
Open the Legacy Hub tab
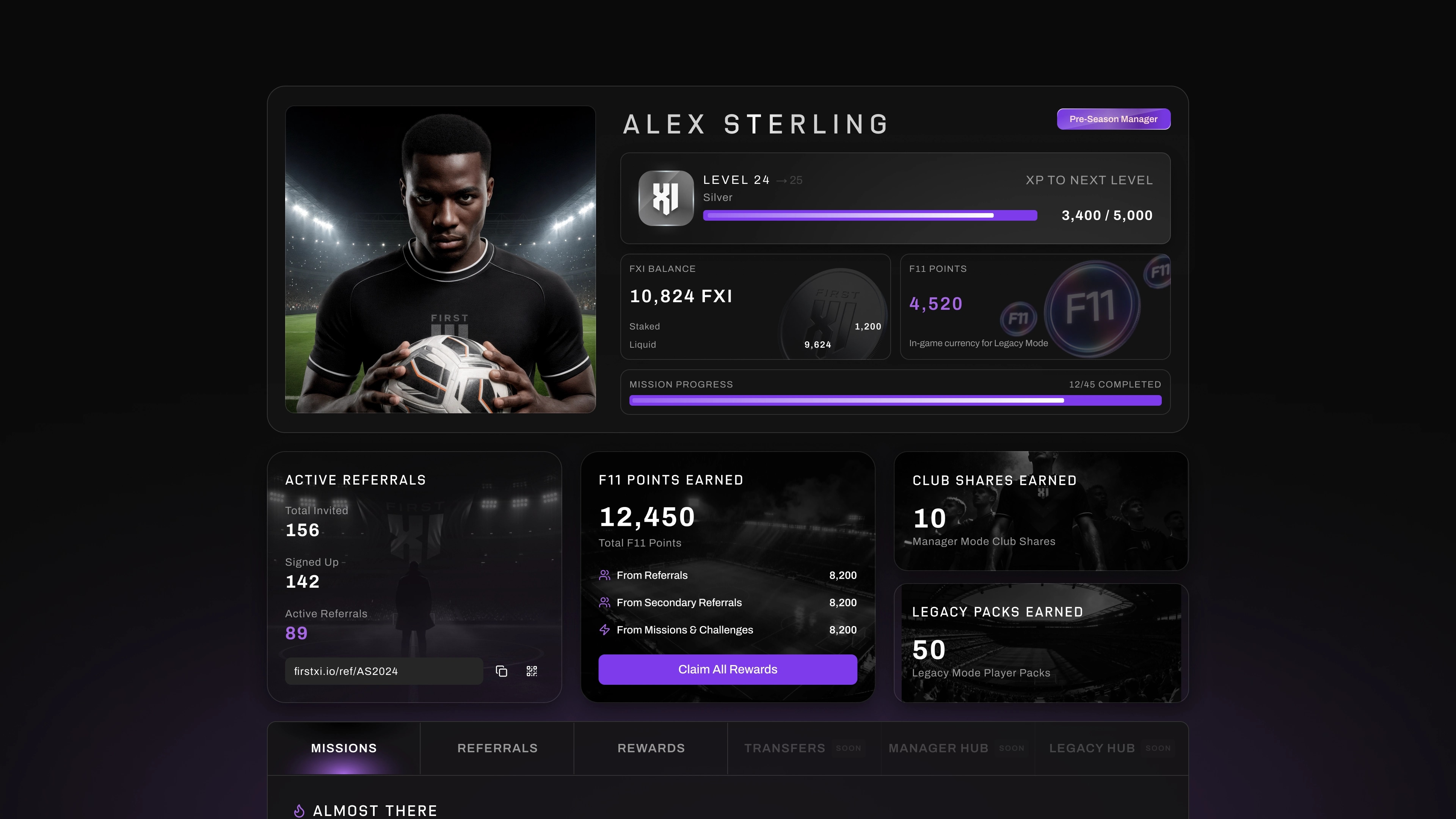coord(1092,748)
